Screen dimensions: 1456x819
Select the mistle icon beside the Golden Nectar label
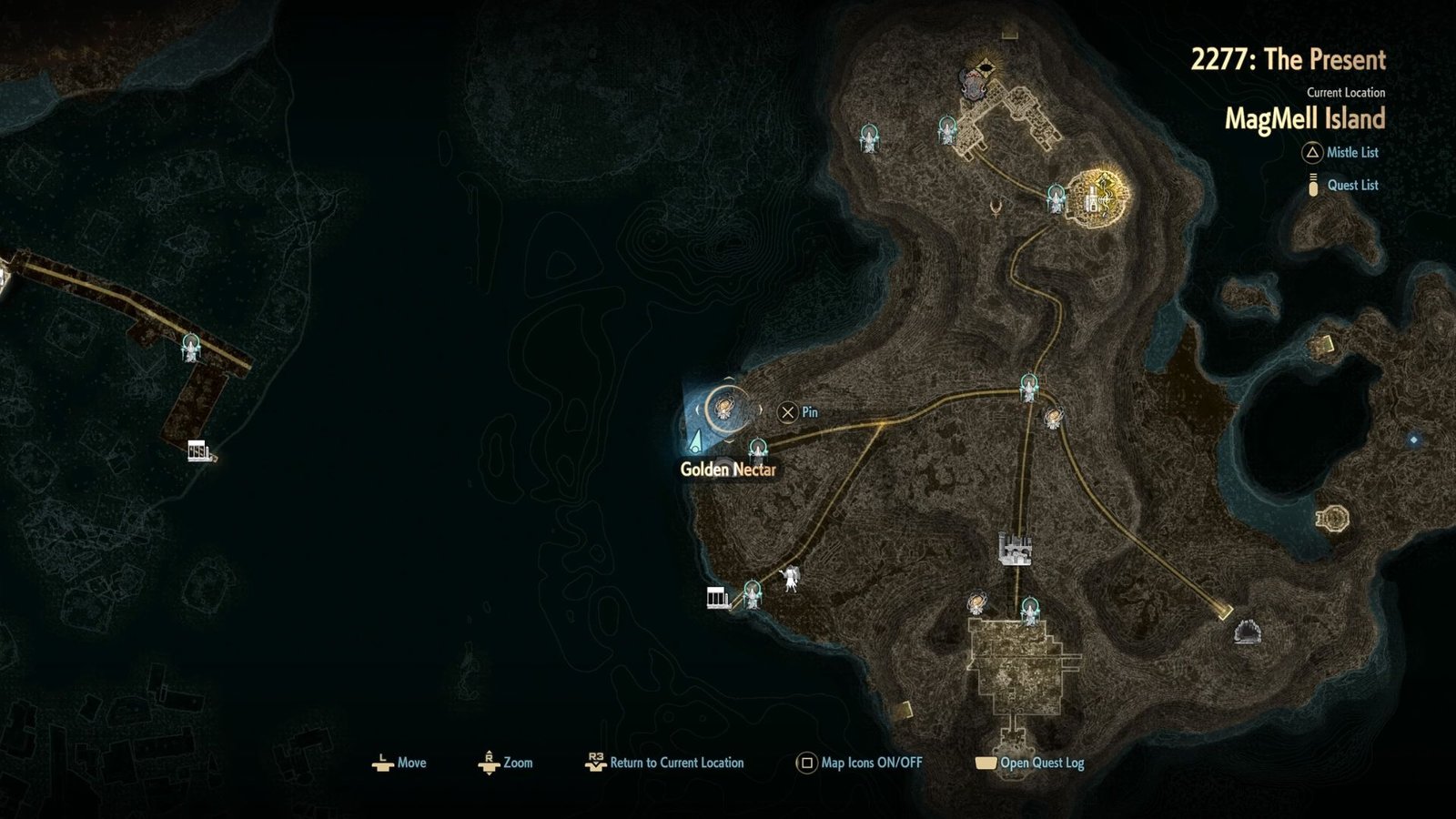(758, 449)
